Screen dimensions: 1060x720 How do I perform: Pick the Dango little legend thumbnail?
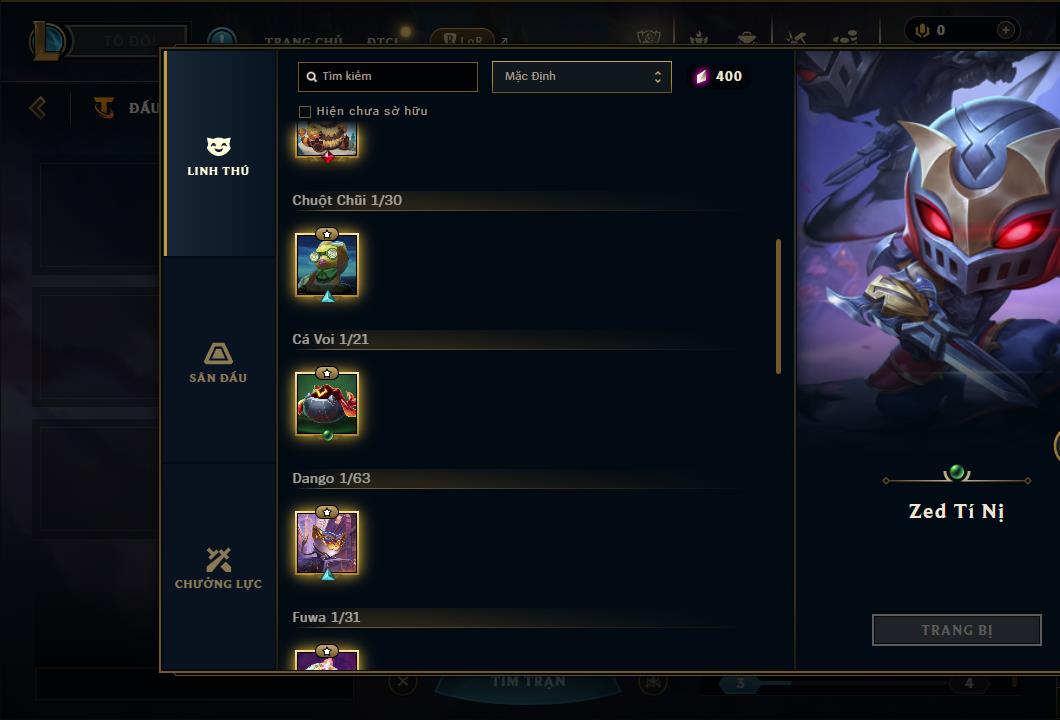pos(327,543)
